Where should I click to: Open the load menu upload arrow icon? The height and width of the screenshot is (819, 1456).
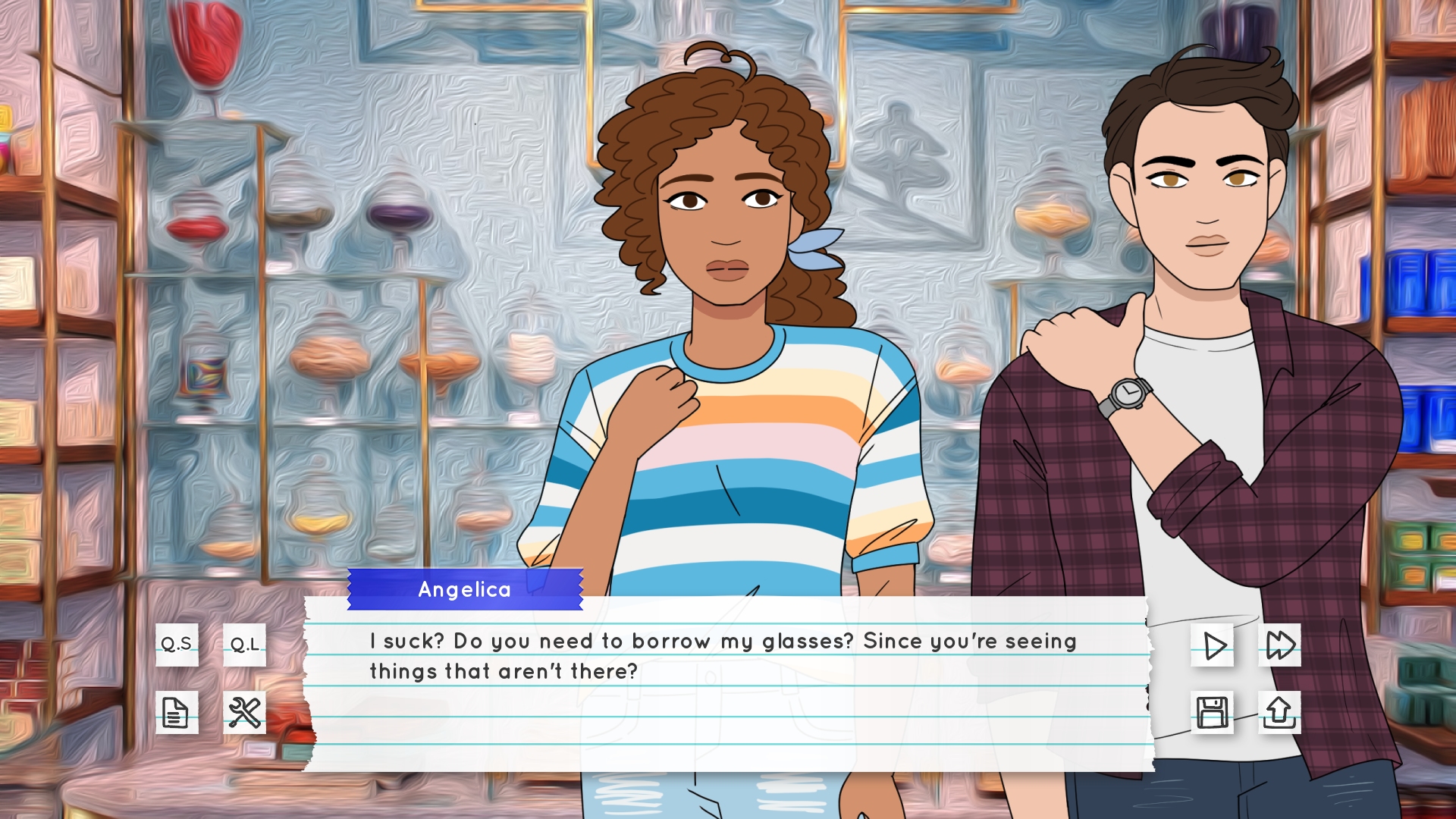1279,712
